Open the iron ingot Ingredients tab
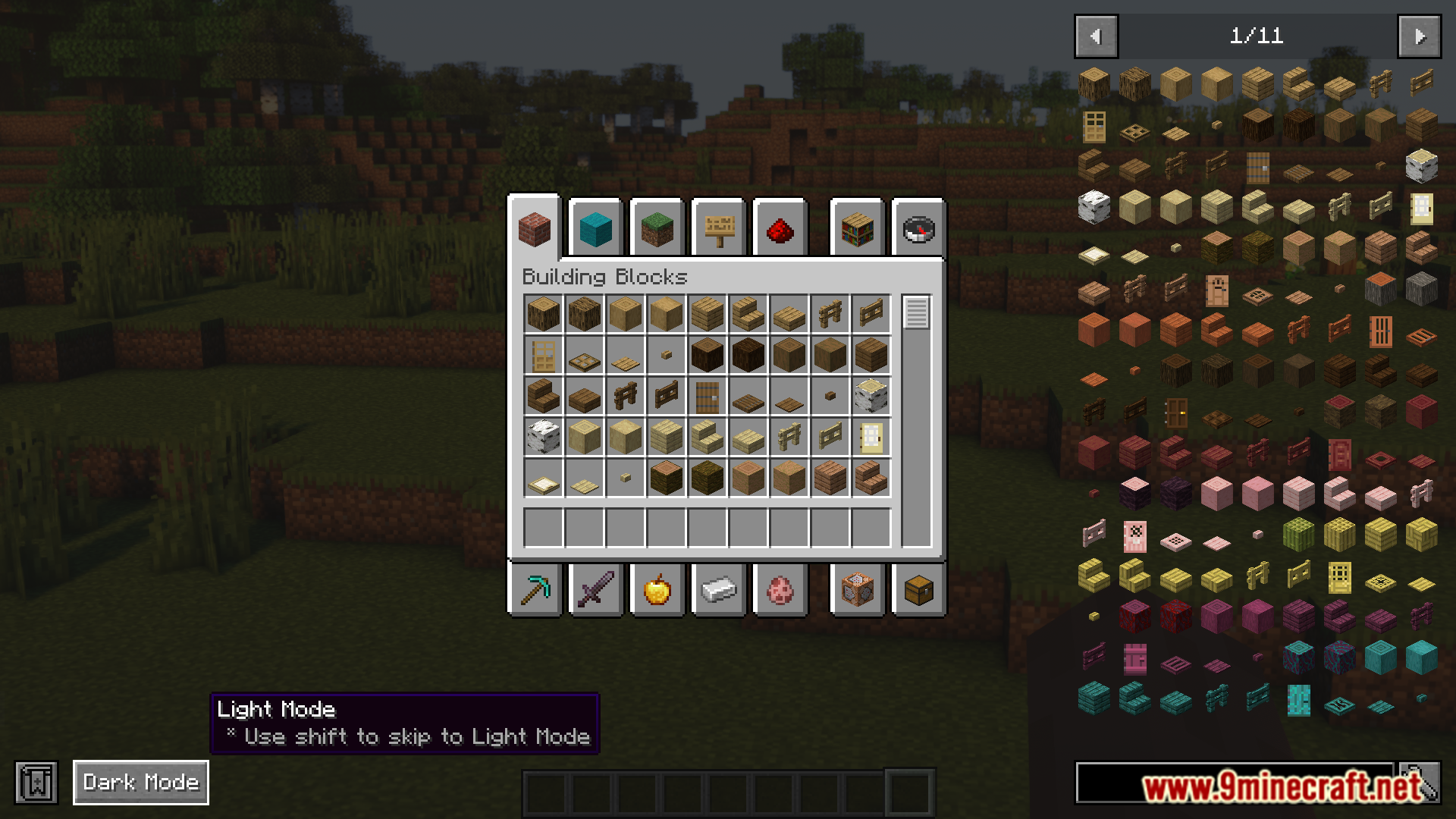1456x819 pixels. pyautogui.click(x=719, y=589)
